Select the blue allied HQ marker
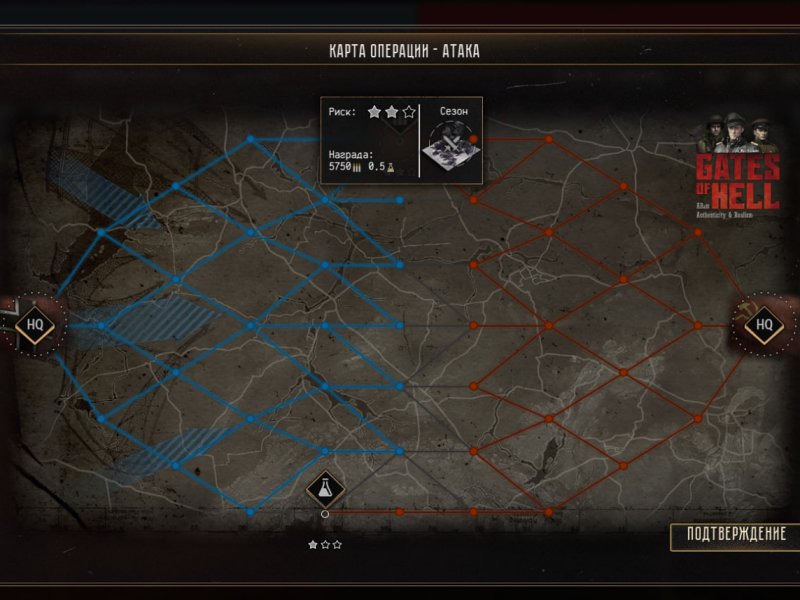 (x=35, y=324)
